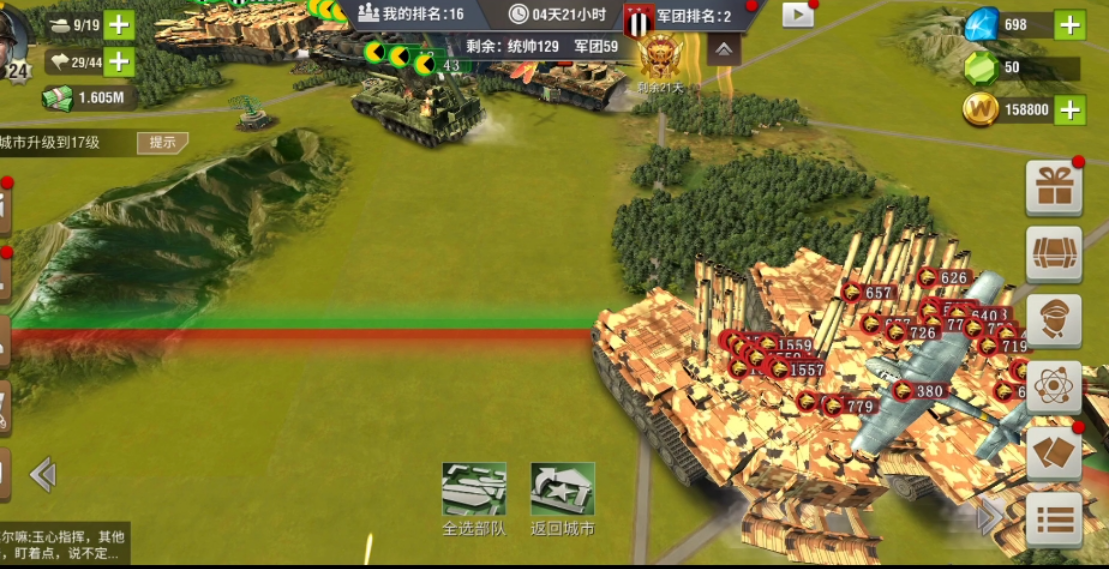Viewport: 1109px width, 569px height.
Task: Open the treasure chest menu
Action: click(x=1054, y=254)
